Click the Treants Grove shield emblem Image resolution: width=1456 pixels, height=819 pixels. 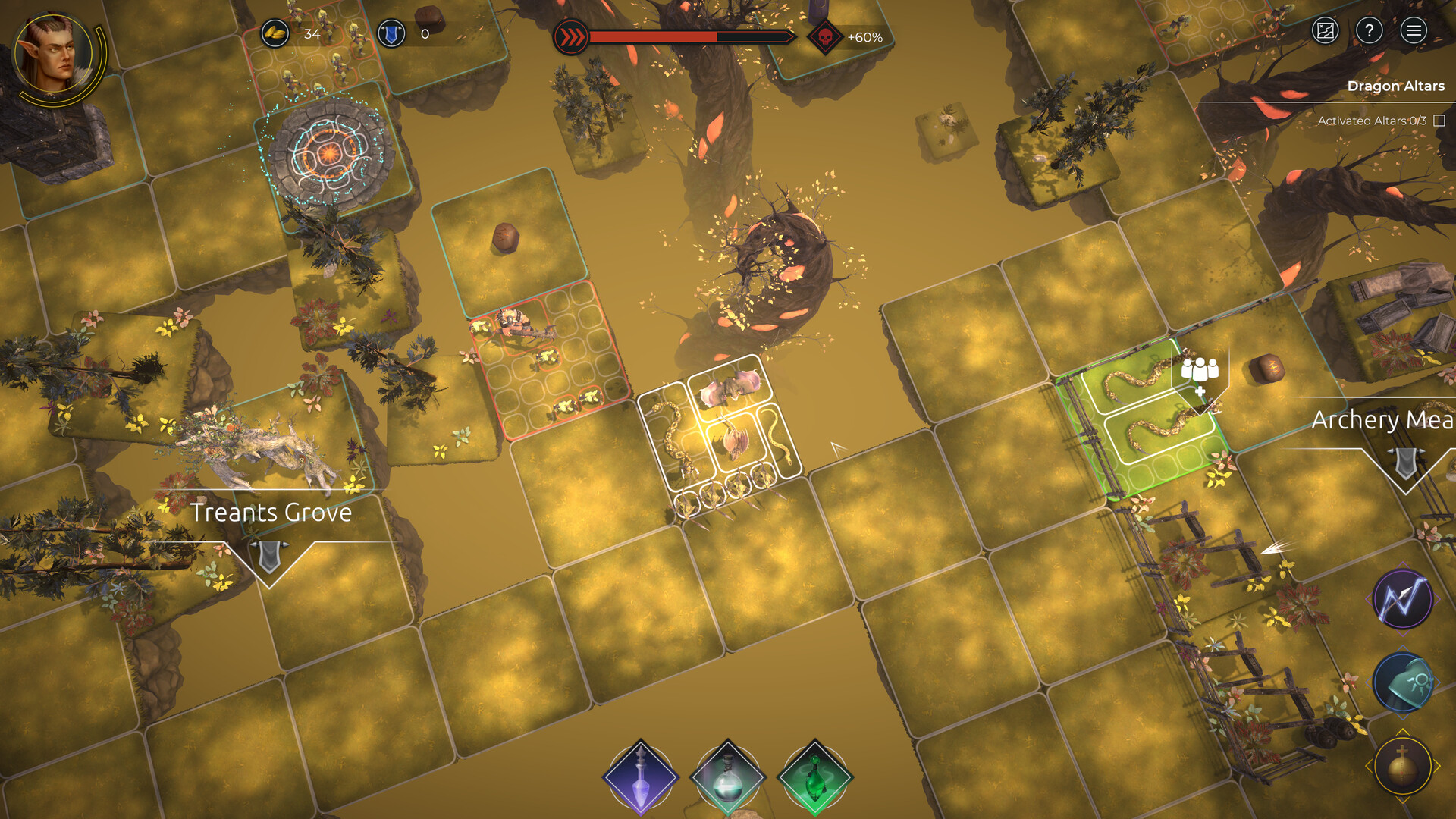click(x=269, y=555)
